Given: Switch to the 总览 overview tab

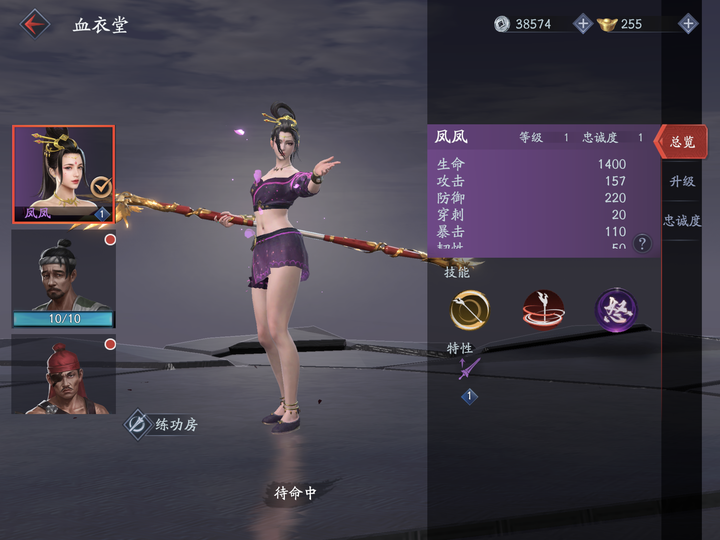Looking at the screenshot, I should 683,142.
